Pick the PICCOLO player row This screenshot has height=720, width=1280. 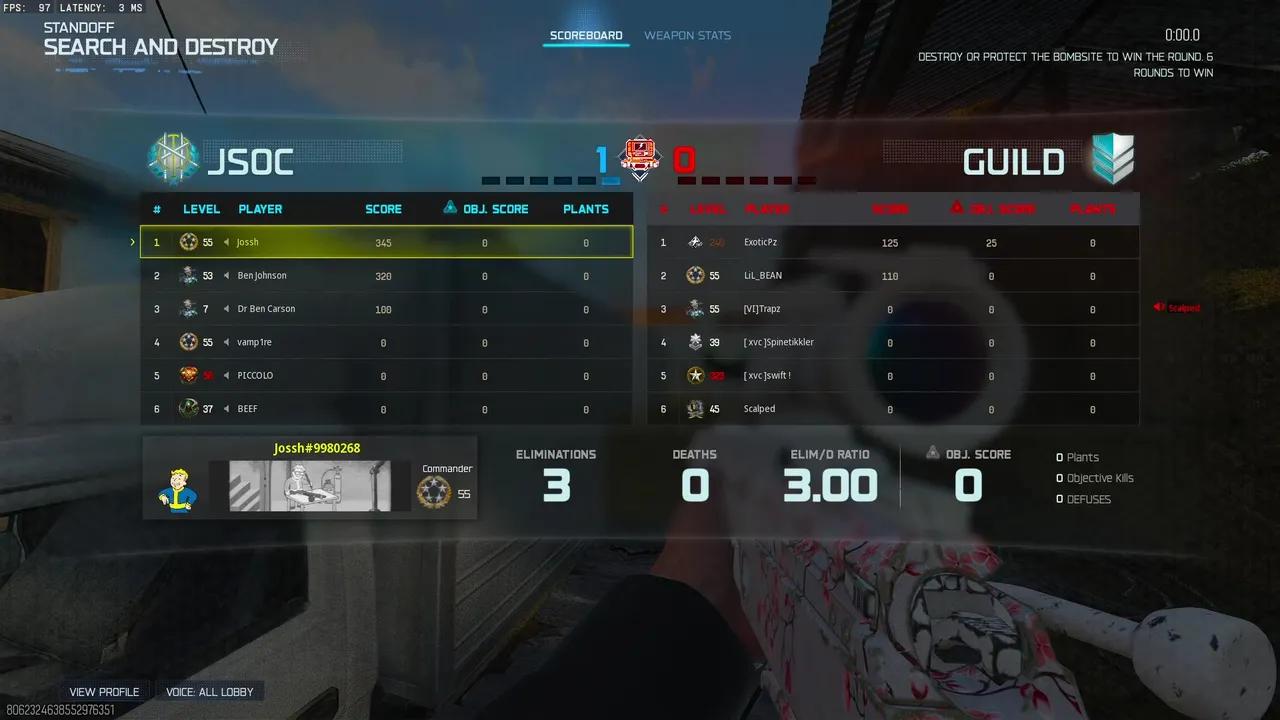click(x=386, y=376)
